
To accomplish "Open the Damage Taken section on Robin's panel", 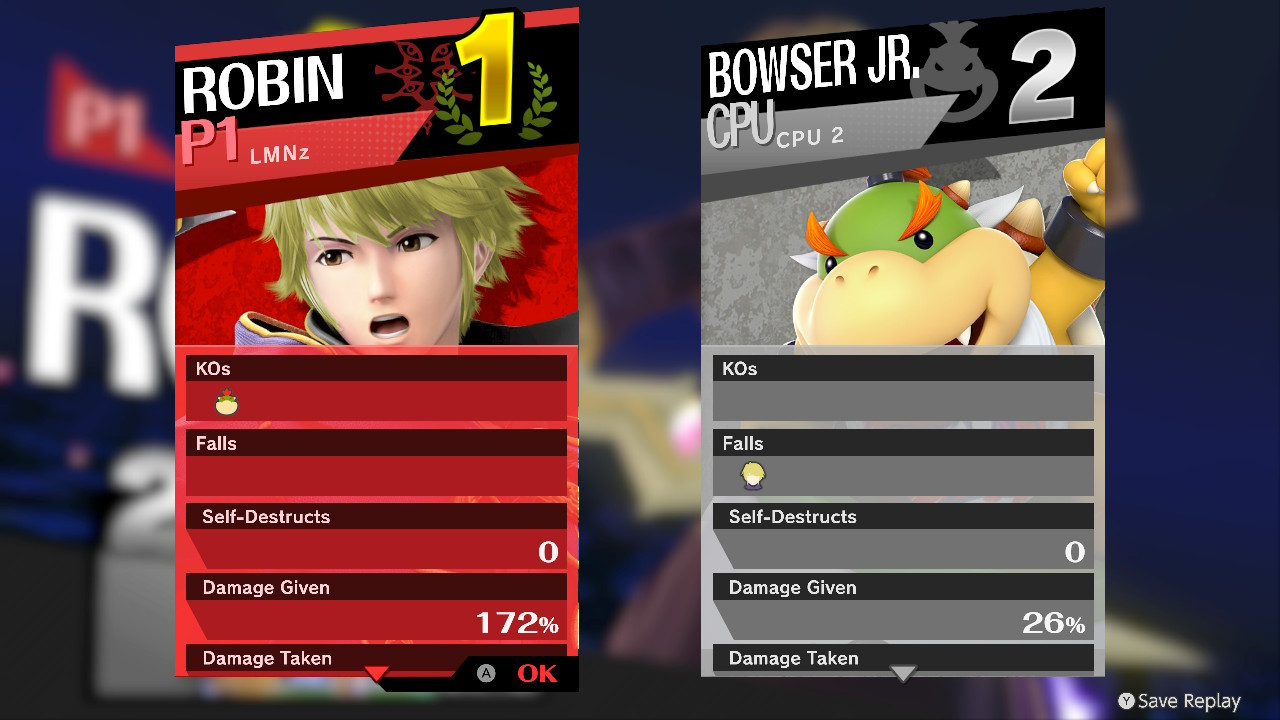I will click(265, 658).
